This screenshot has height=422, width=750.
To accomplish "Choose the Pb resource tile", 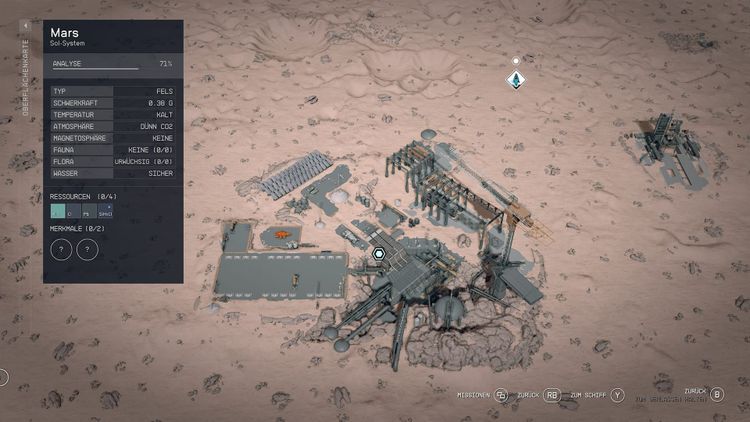I will [88, 210].
